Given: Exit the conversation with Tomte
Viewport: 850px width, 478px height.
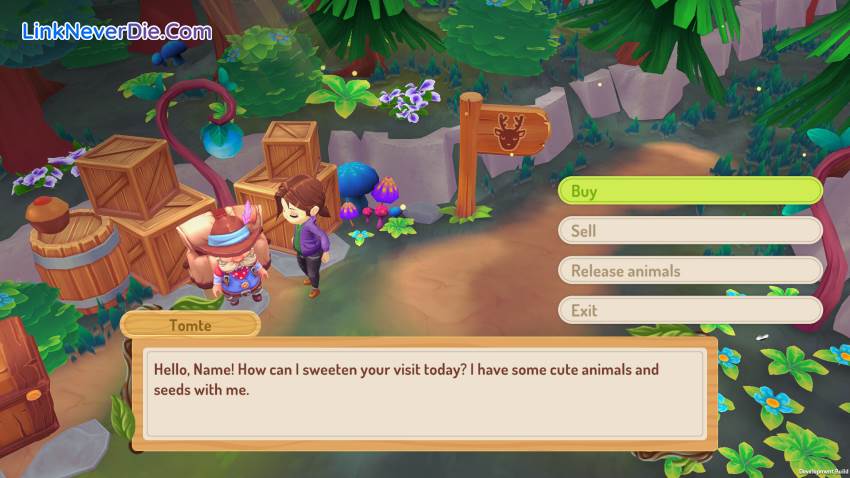Looking at the screenshot, I should 689,311.
